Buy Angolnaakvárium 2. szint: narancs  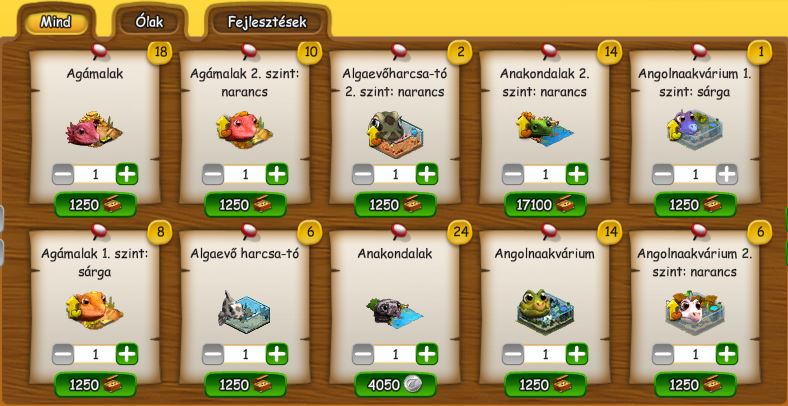pos(695,385)
